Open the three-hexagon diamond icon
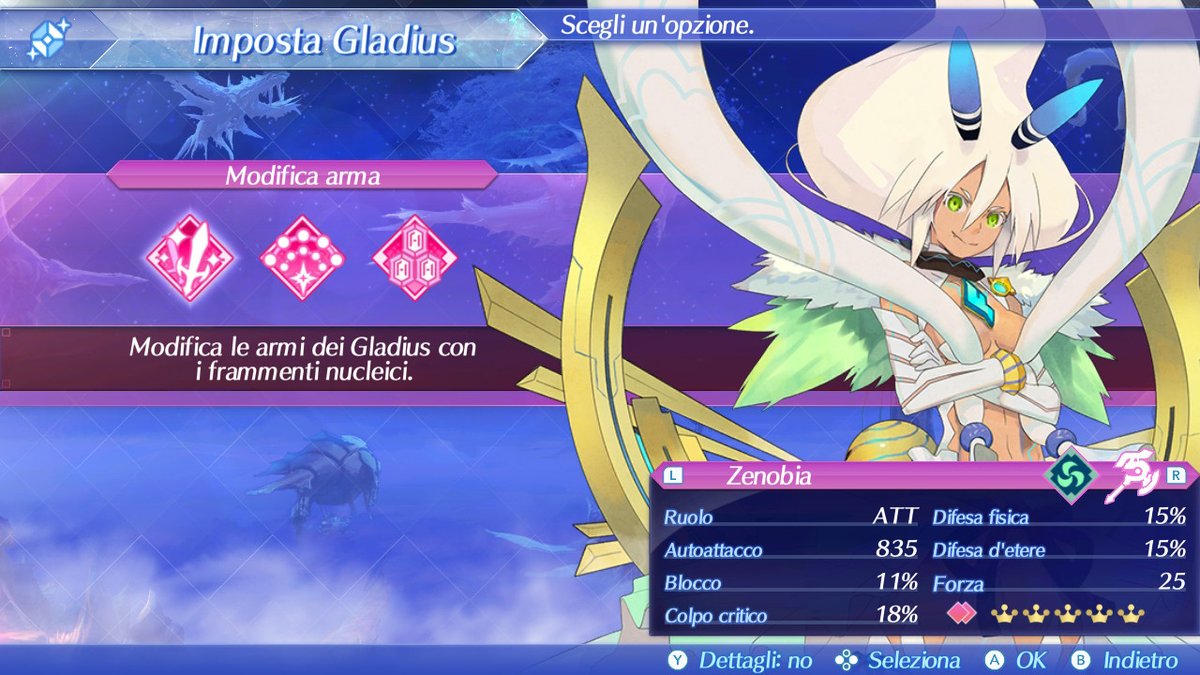Viewport: 1200px width, 675px height. tap(414, 258)
